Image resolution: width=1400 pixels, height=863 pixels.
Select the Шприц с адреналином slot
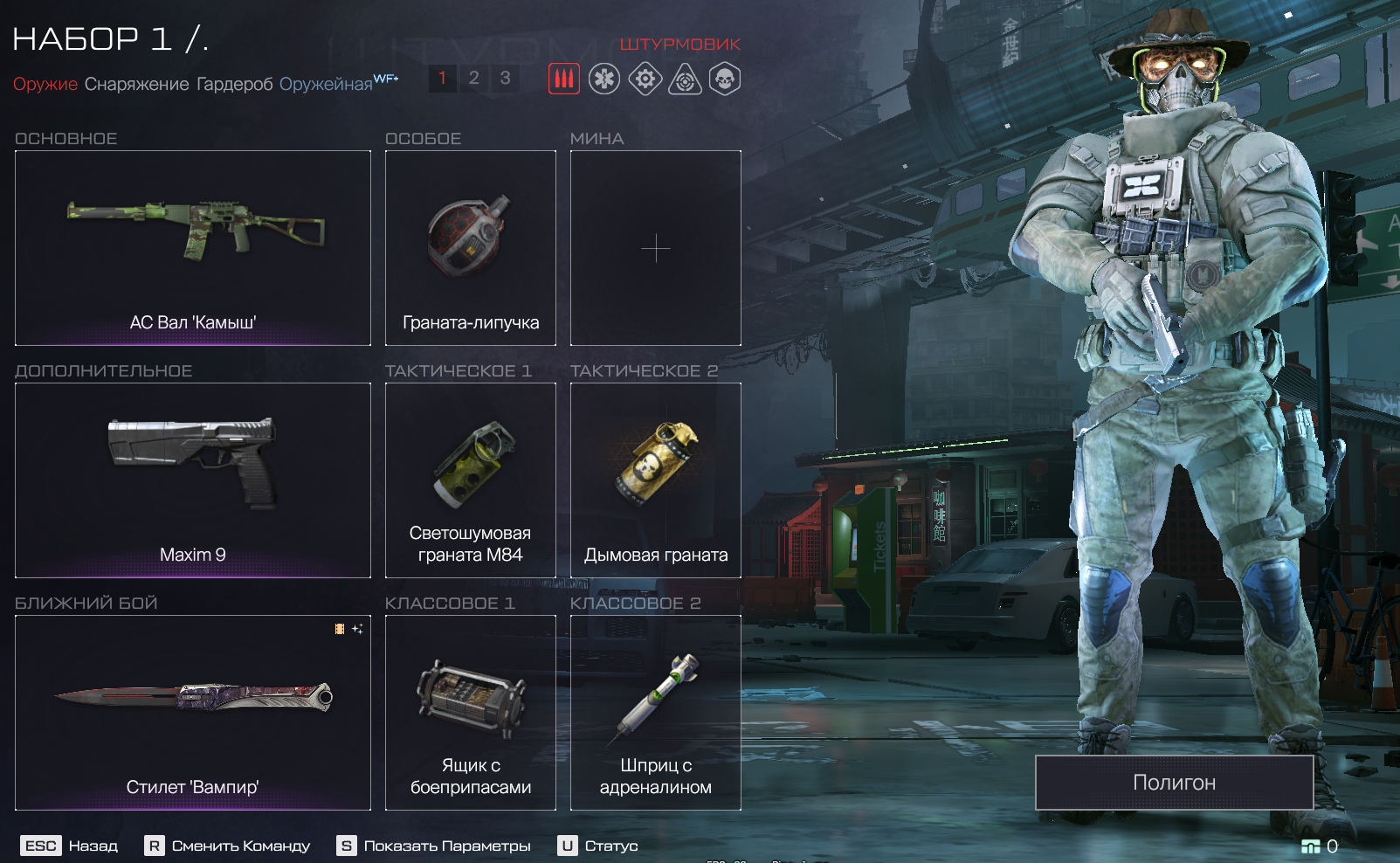click(x=656, y=713)
